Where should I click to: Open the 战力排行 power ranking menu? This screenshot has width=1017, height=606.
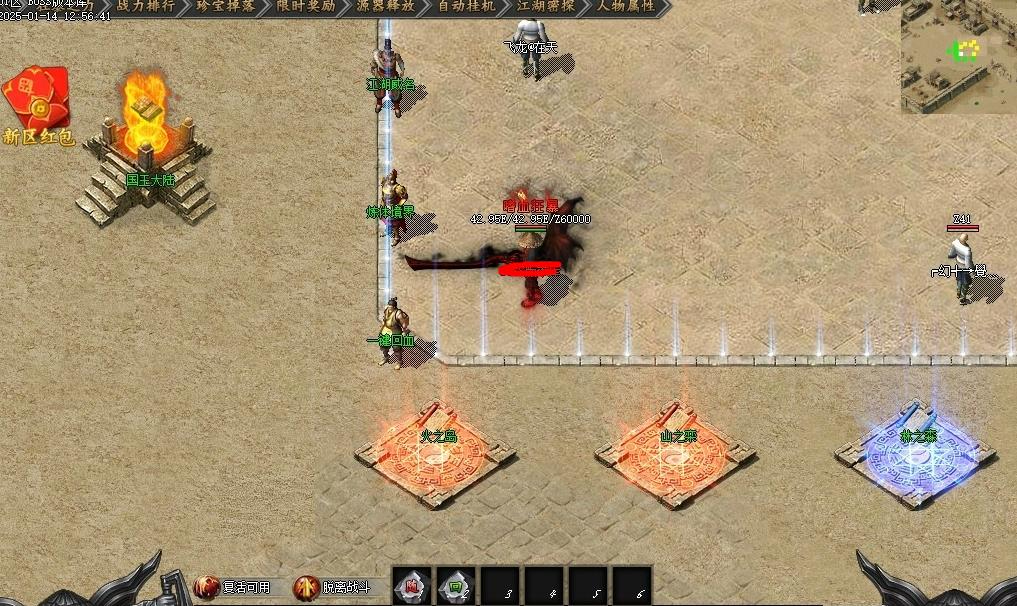[x=144, y=6]
